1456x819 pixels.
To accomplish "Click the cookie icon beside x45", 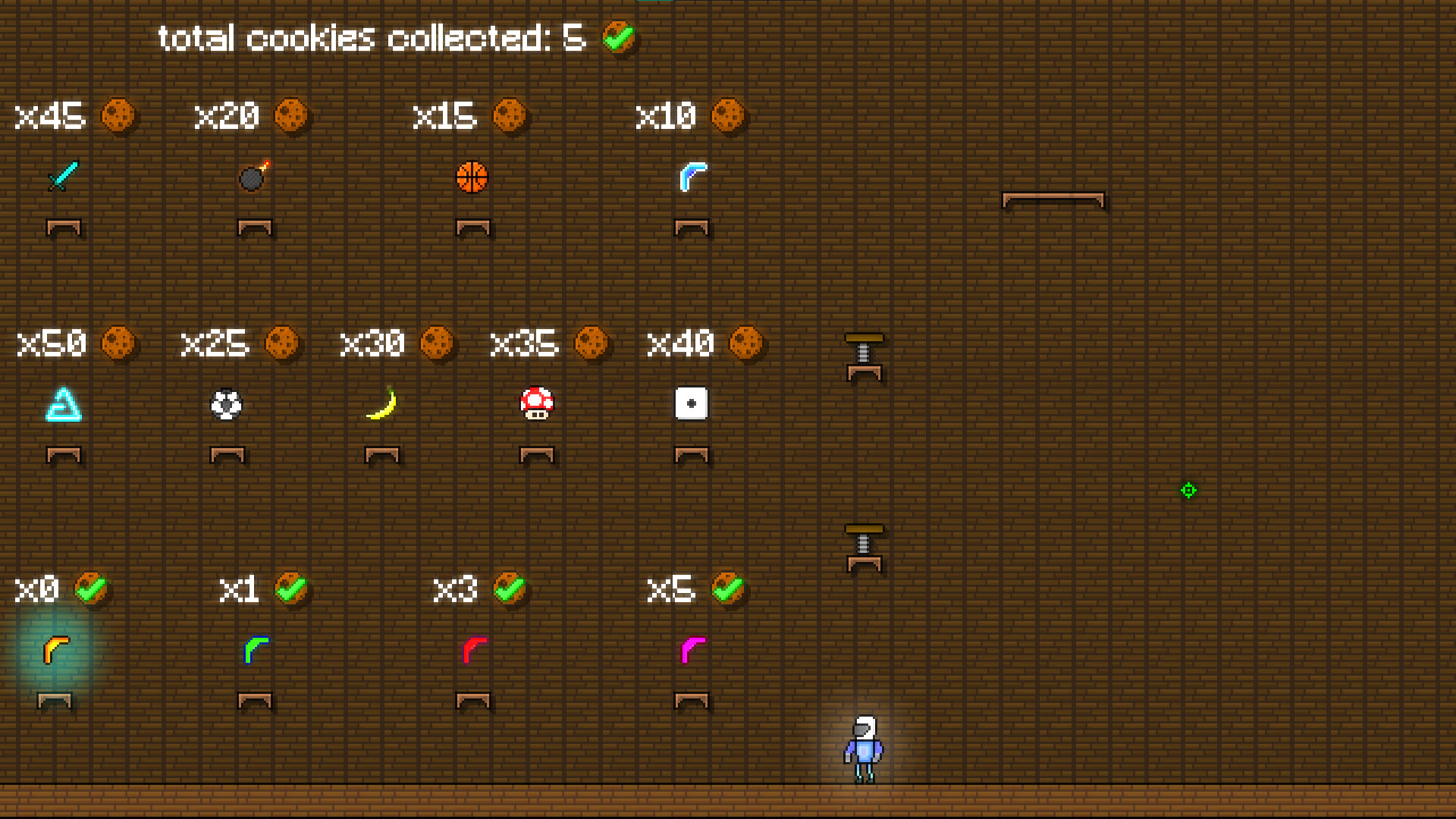I will [x=120, y=115].
